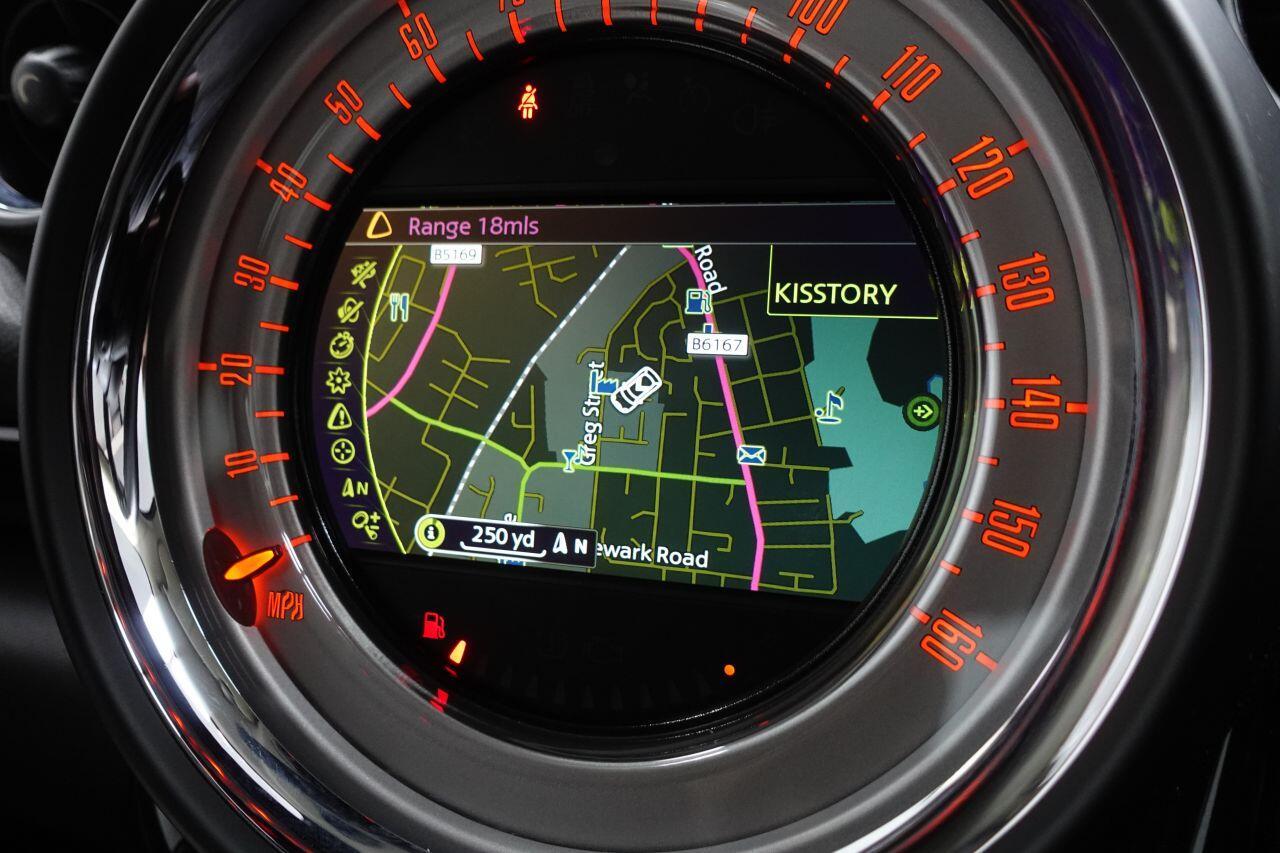Tap the current position crosshair icon
The height and width of the screenshot is (853, 1280).
(x=340, y=447)
